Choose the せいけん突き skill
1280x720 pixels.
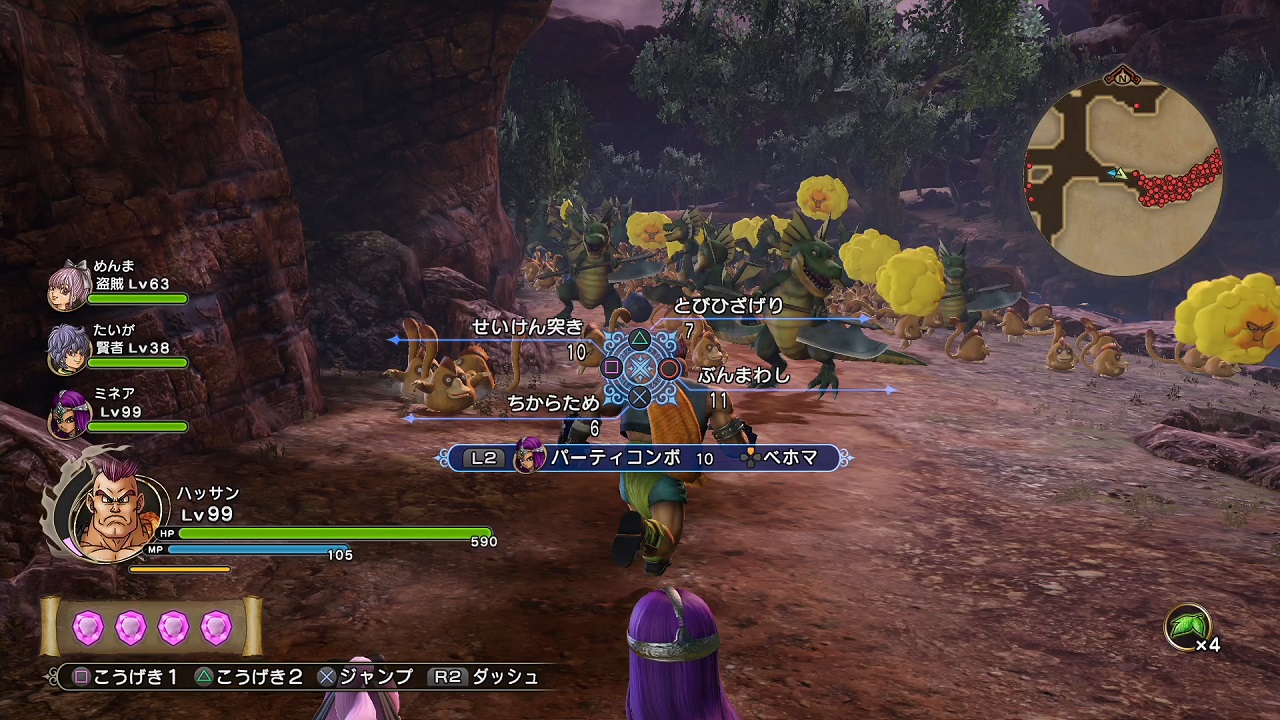tap(527, 327)
